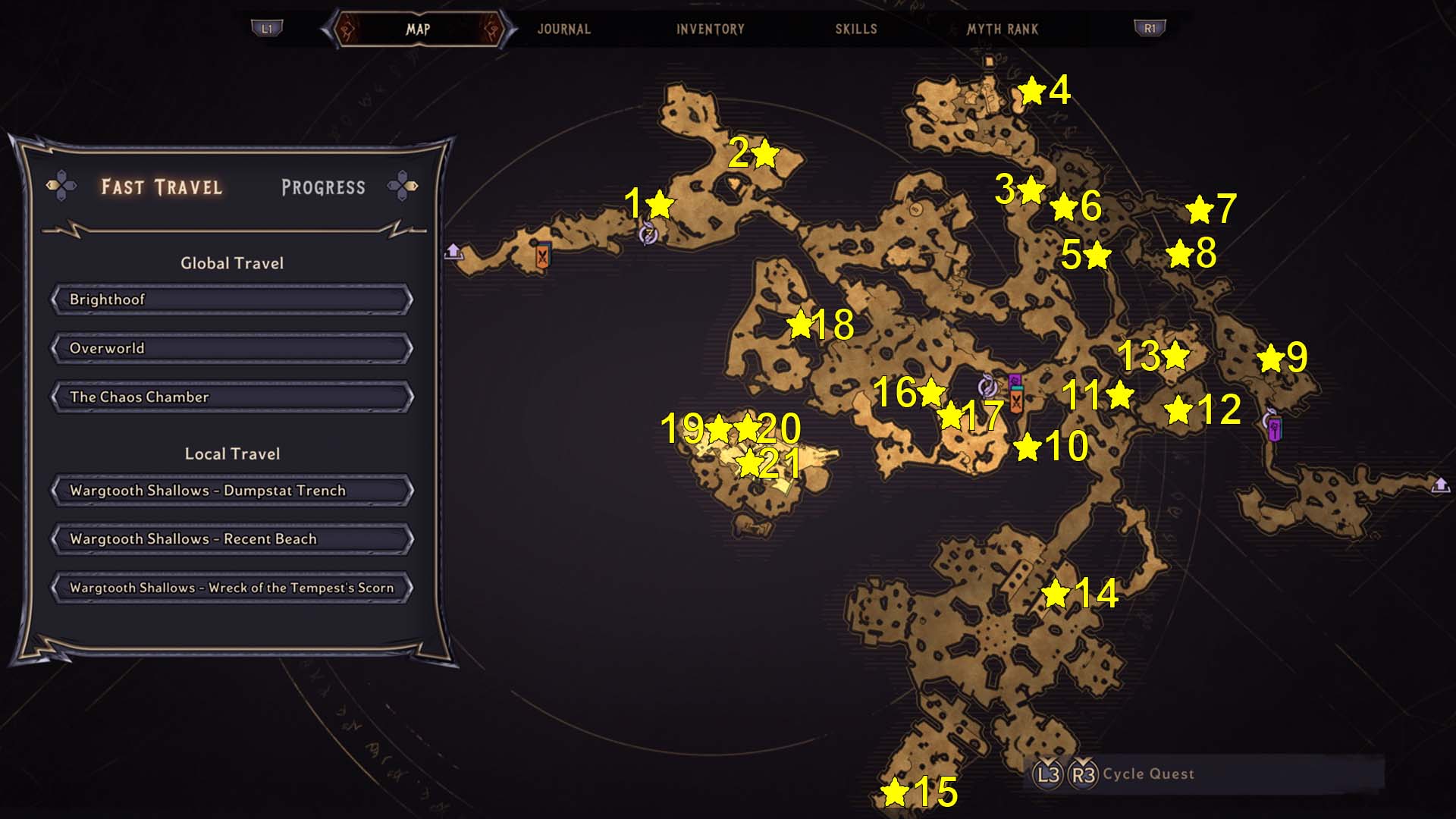Click the purple quest banner above star 17
Screen dimensions: 1456x819
(x=1015, y=380)
